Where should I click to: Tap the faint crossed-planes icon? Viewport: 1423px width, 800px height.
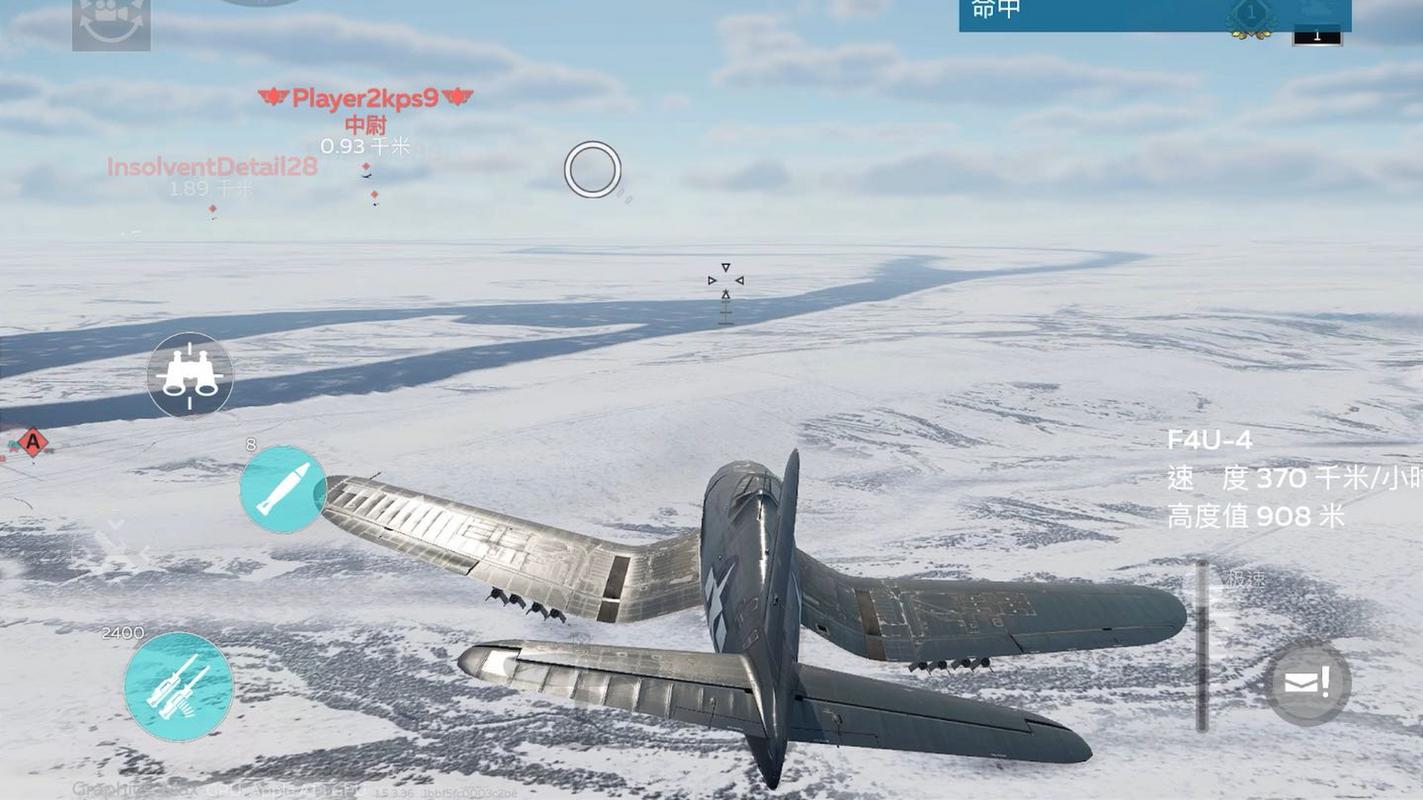[116, 545]
